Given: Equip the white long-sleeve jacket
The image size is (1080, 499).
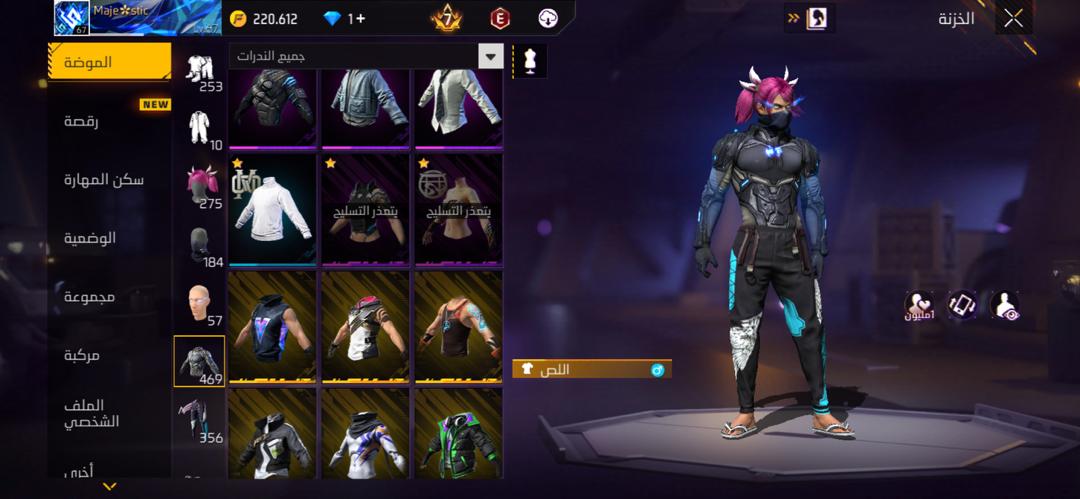Looking at the screenshot, I should coord(273,209).
